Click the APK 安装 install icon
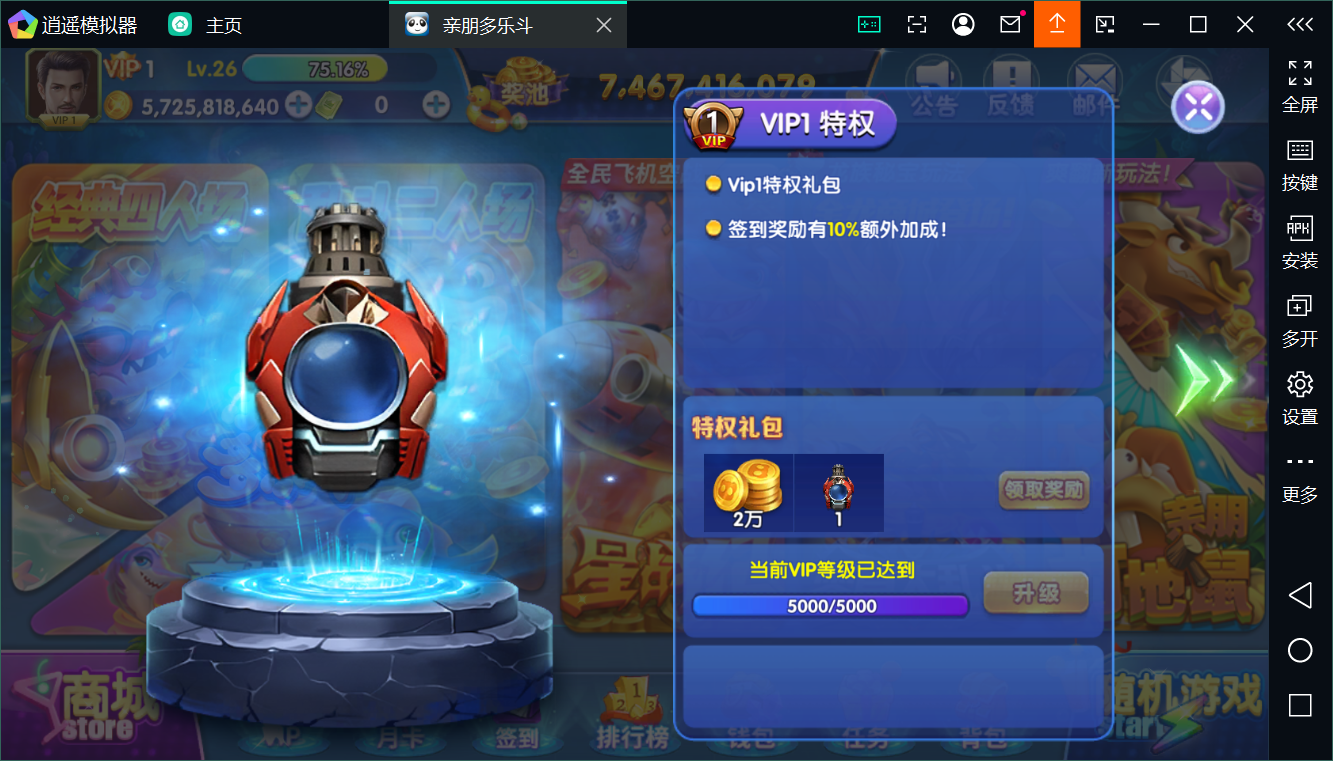Screen dimensions: 1333x761 (x=1299, y=240)
